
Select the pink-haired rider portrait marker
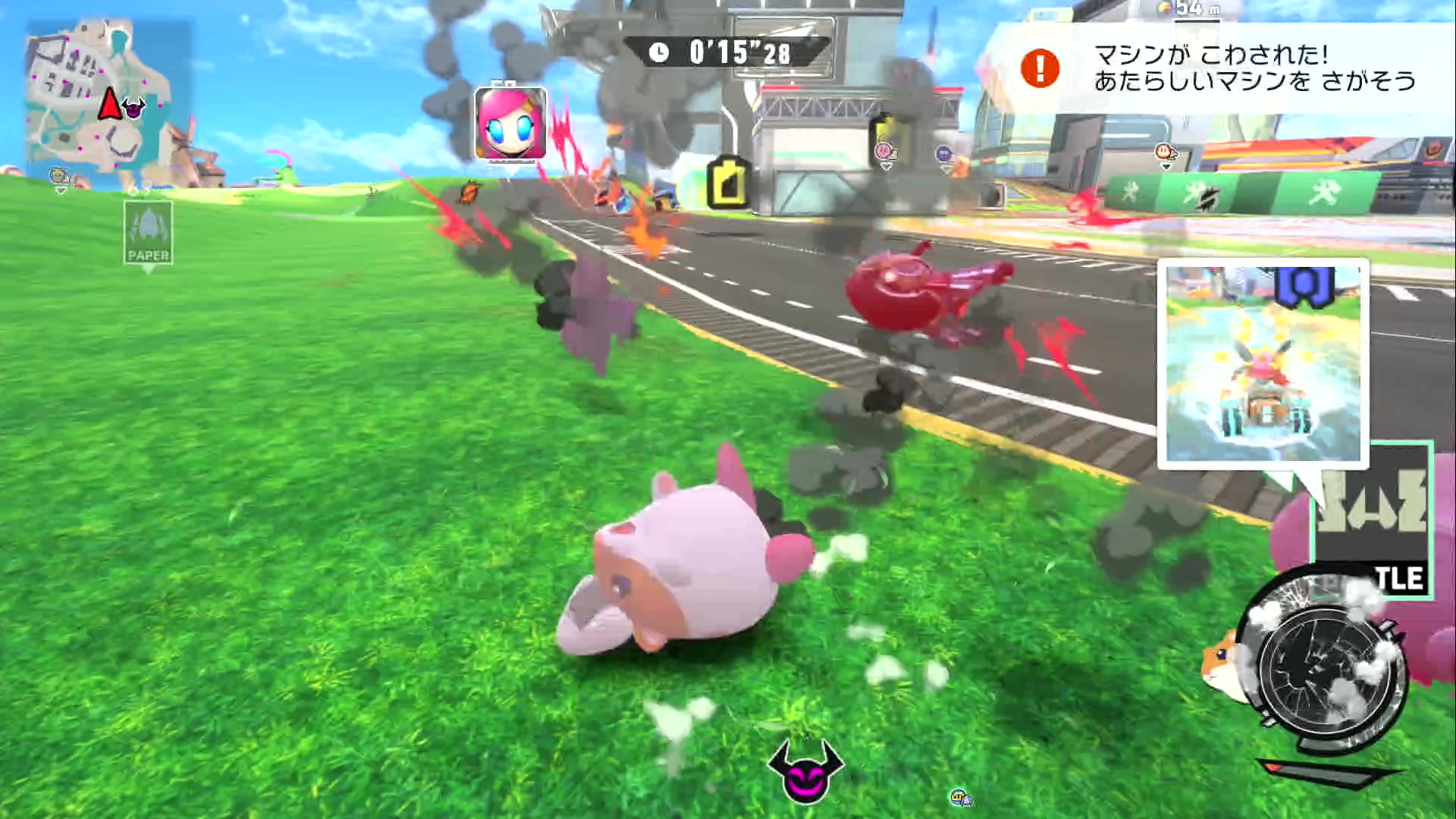(510, 124)
